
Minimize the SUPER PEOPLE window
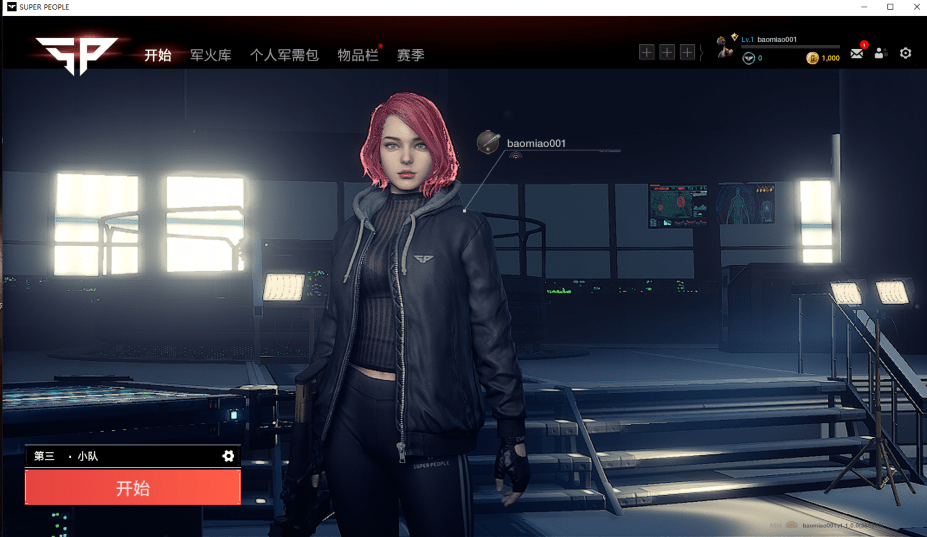tap(864, 7)
